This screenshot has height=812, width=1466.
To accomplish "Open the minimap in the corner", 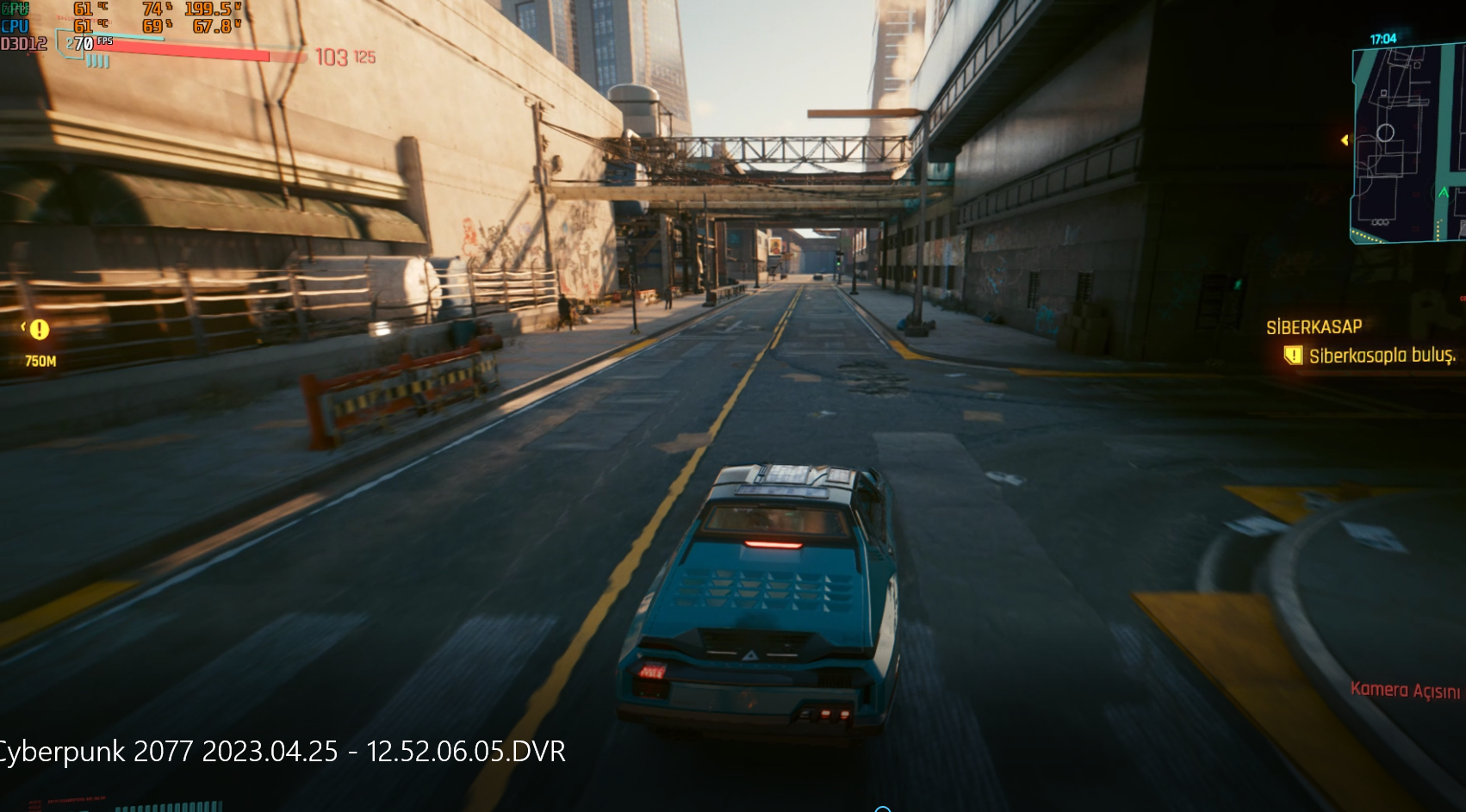I will click(x=1408, y=142).
